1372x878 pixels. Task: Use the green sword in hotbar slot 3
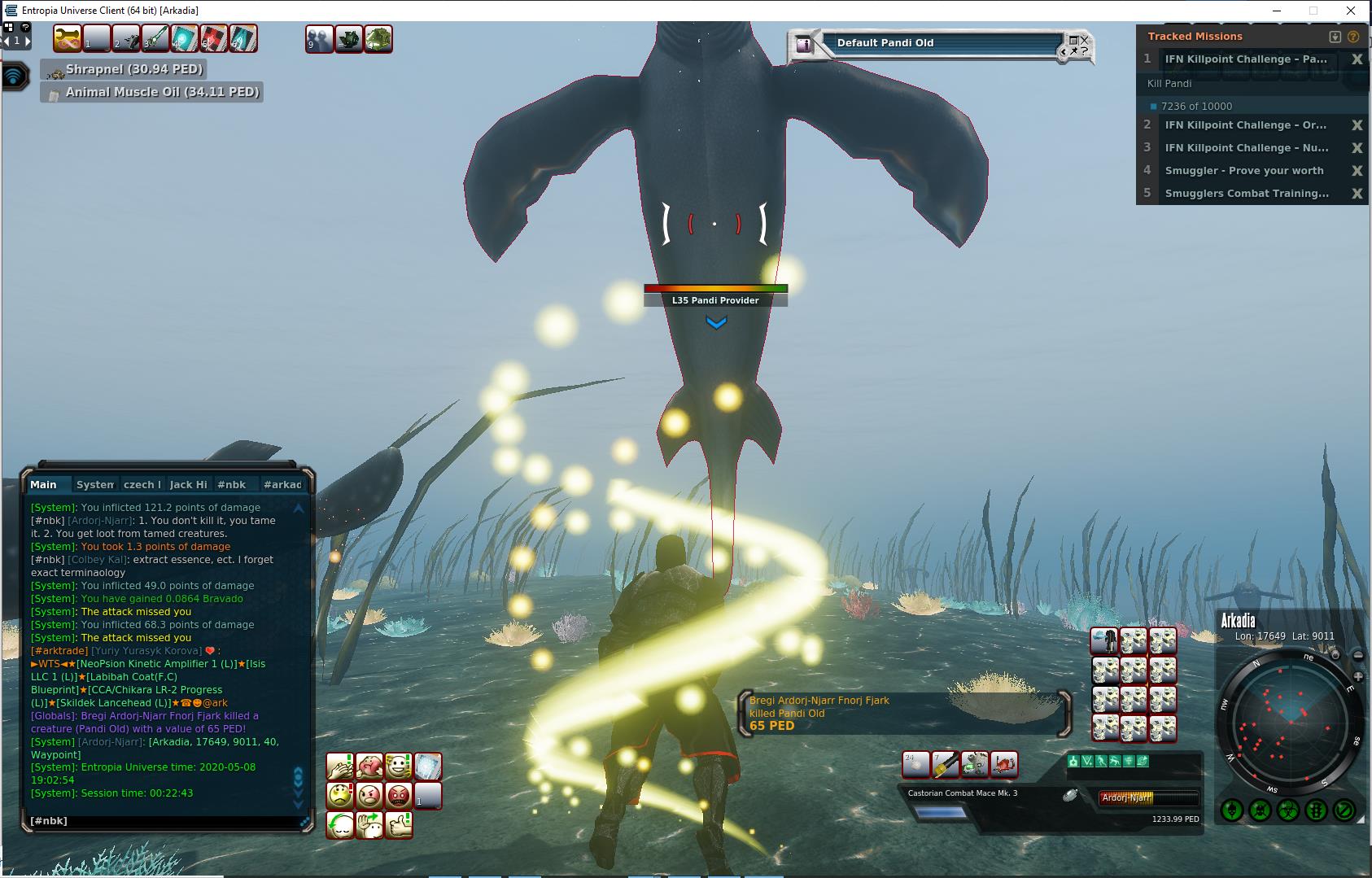pos(155,38)
